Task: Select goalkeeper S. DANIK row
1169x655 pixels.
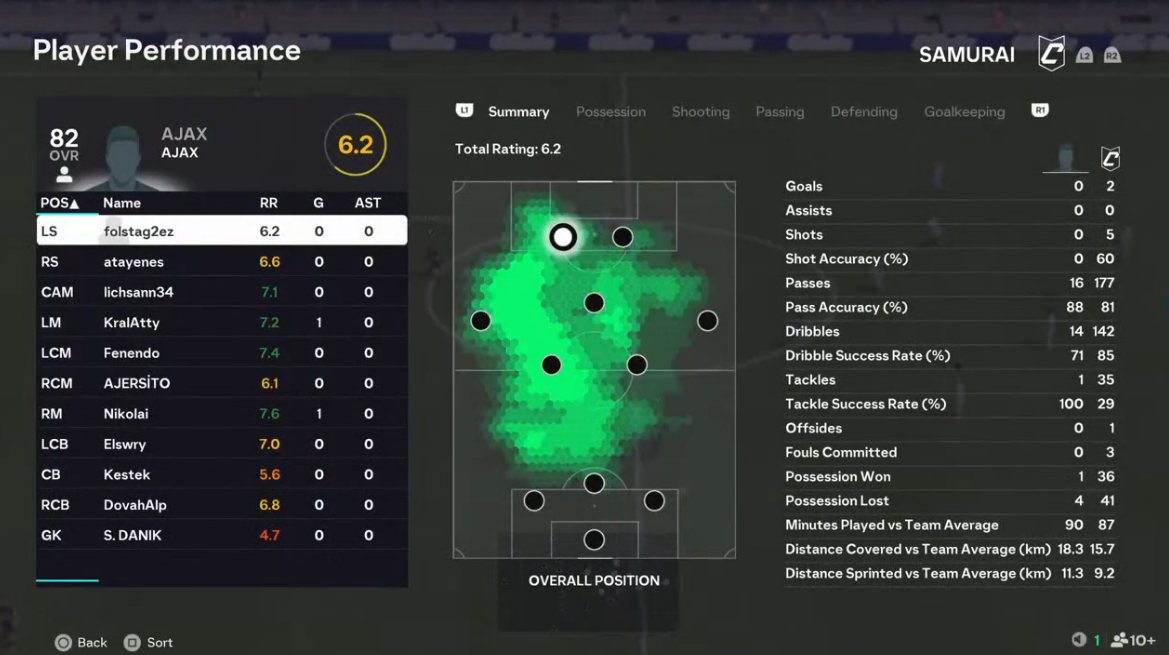Action: pyautogui.click(x=221, y=535)
